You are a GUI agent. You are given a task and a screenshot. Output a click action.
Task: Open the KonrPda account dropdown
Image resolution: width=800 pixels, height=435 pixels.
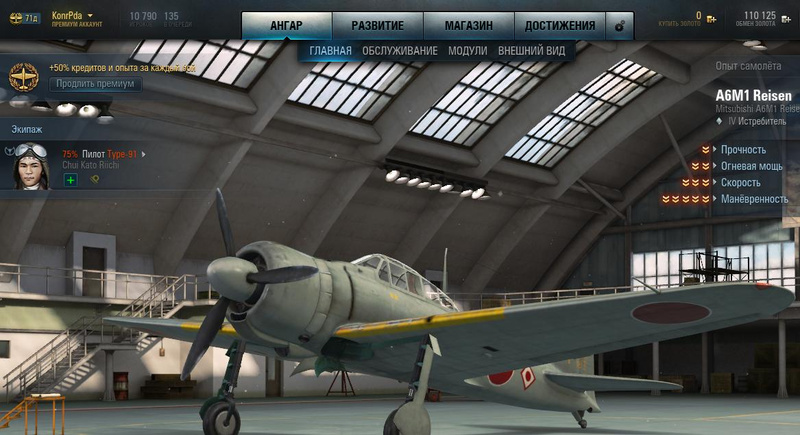pyautogui.click(x=89, y=15)
